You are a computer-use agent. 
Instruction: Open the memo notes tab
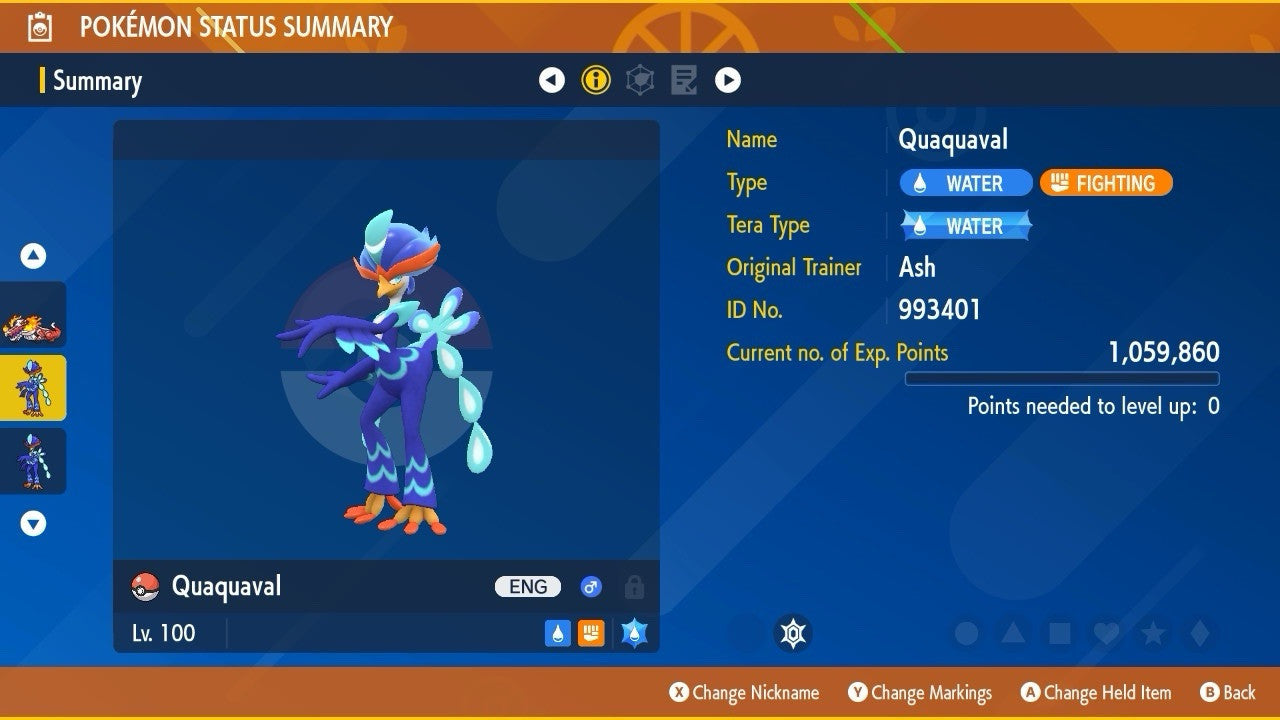click(684, 80)
